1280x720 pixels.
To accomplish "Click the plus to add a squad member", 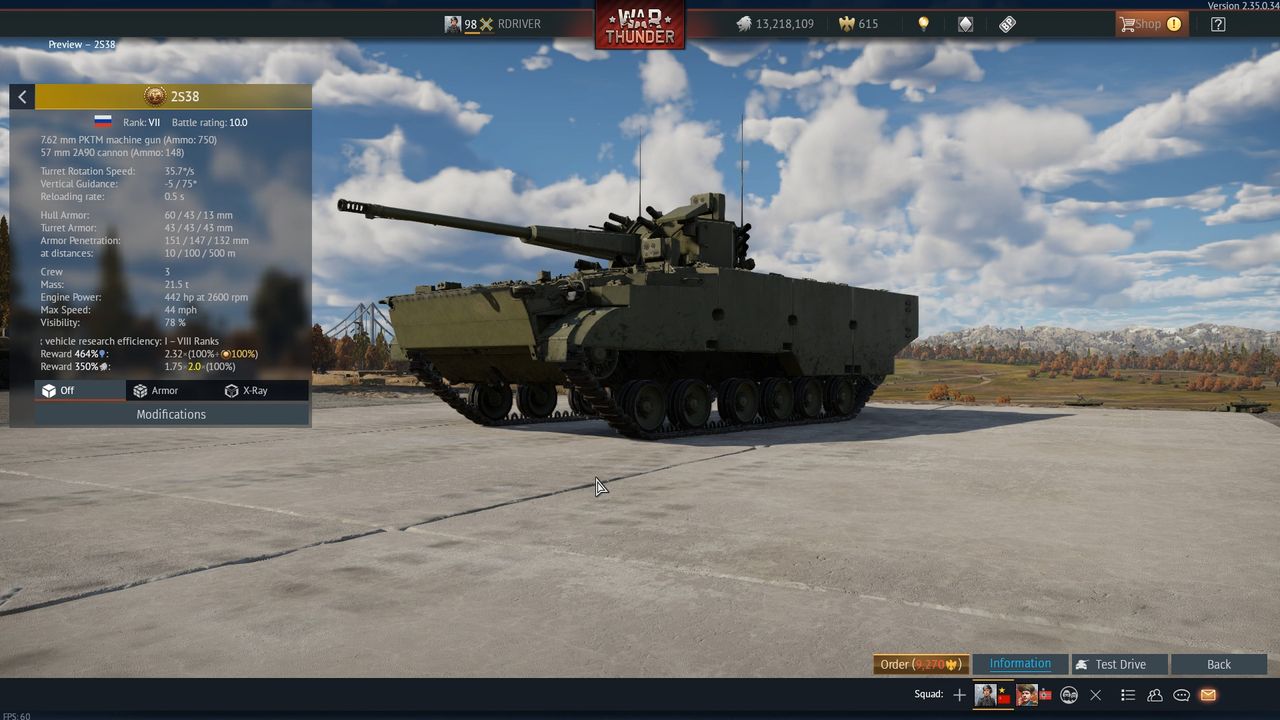I will click(958, 694).
